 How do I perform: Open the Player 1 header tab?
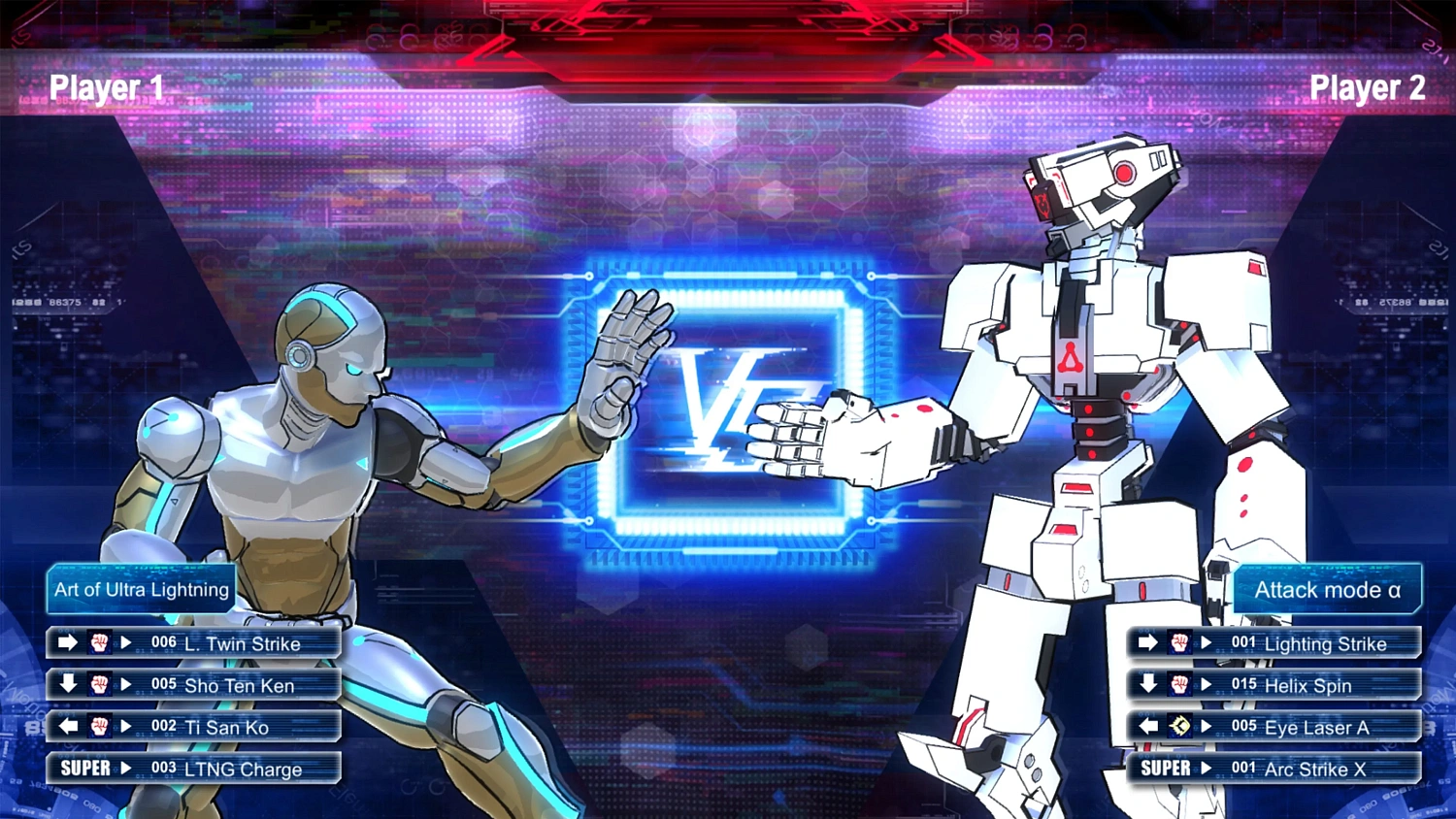(106, 87)
